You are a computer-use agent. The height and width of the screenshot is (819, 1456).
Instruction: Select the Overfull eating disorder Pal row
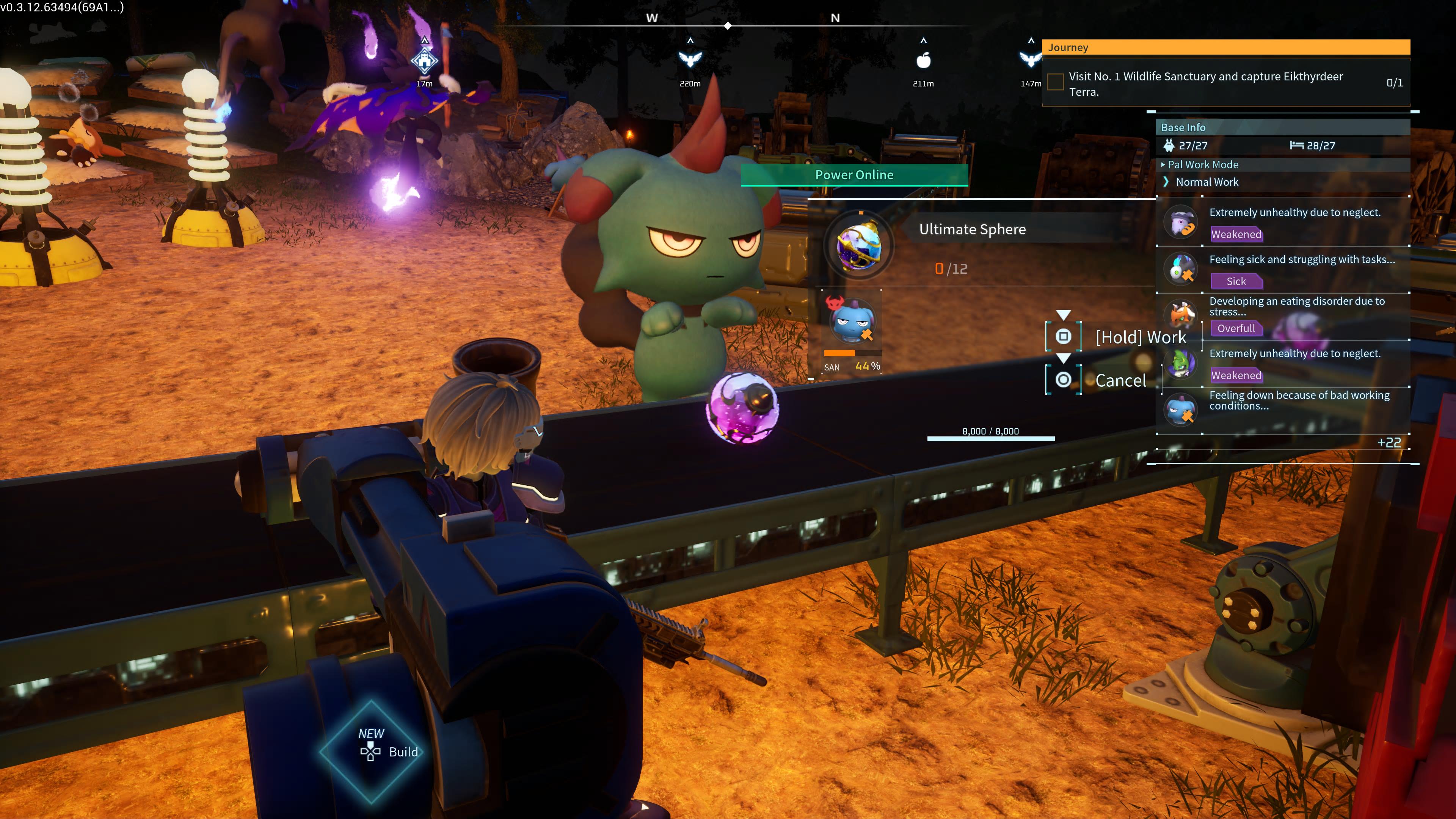pyautogui.click(x=1283, y=316)
